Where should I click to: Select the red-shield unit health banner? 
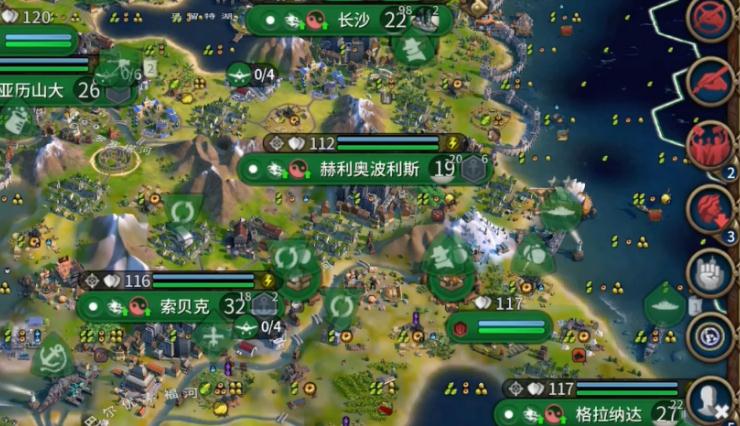point(499,328)
